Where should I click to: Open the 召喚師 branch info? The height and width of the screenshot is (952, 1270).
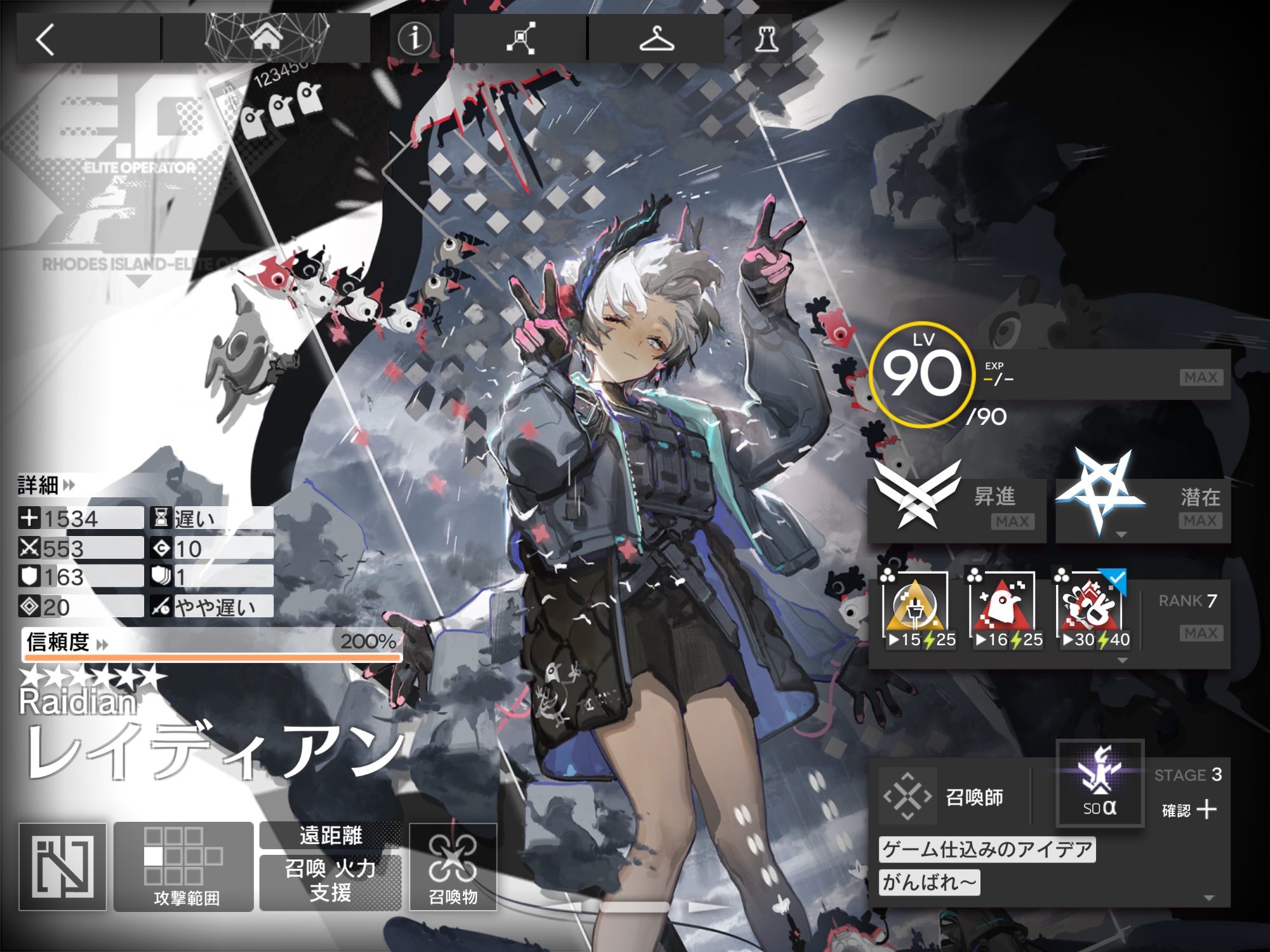tap(952, 796)
